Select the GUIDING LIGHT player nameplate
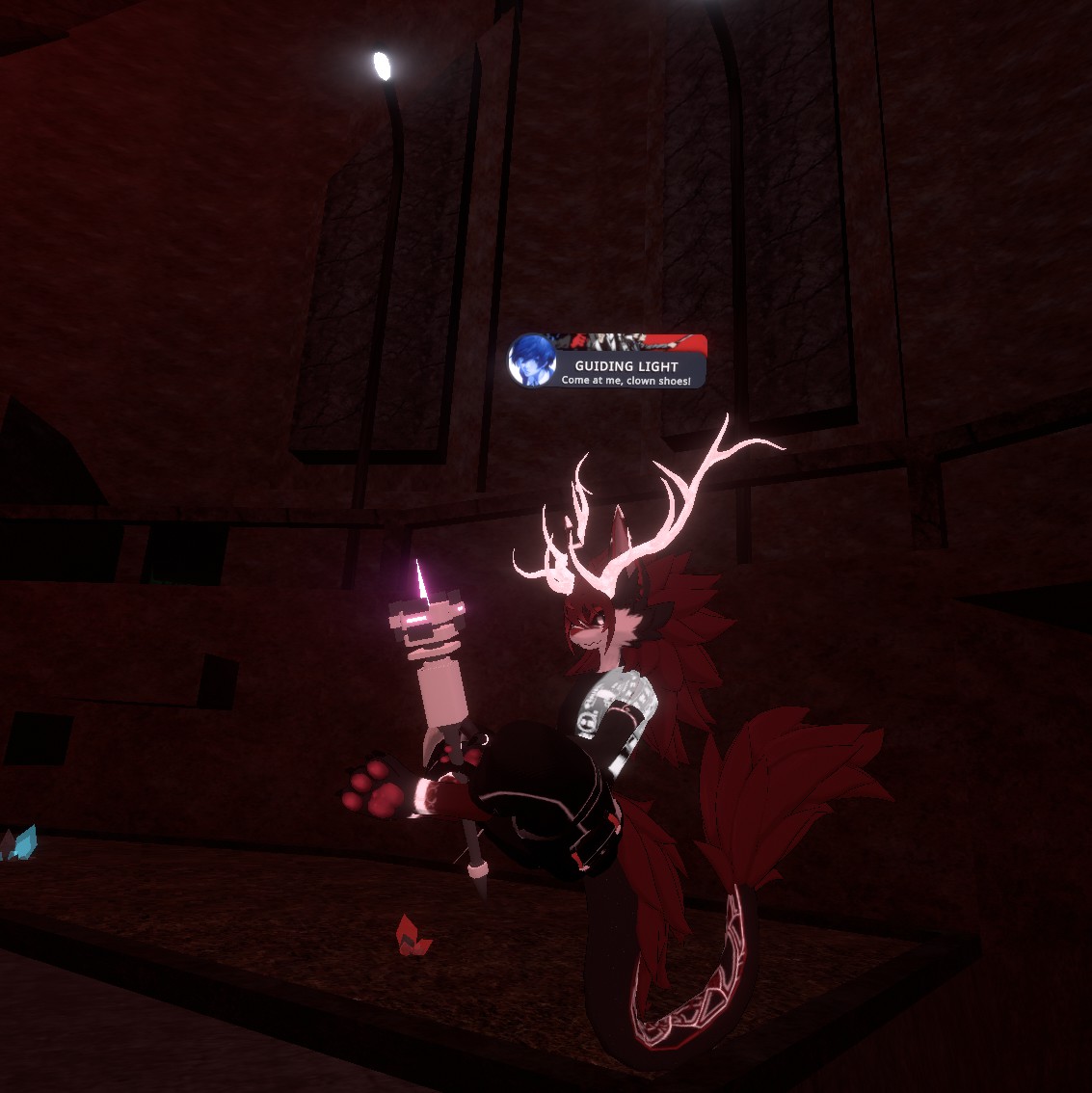Screen dimensions: 1092x1093 [626, 367]
